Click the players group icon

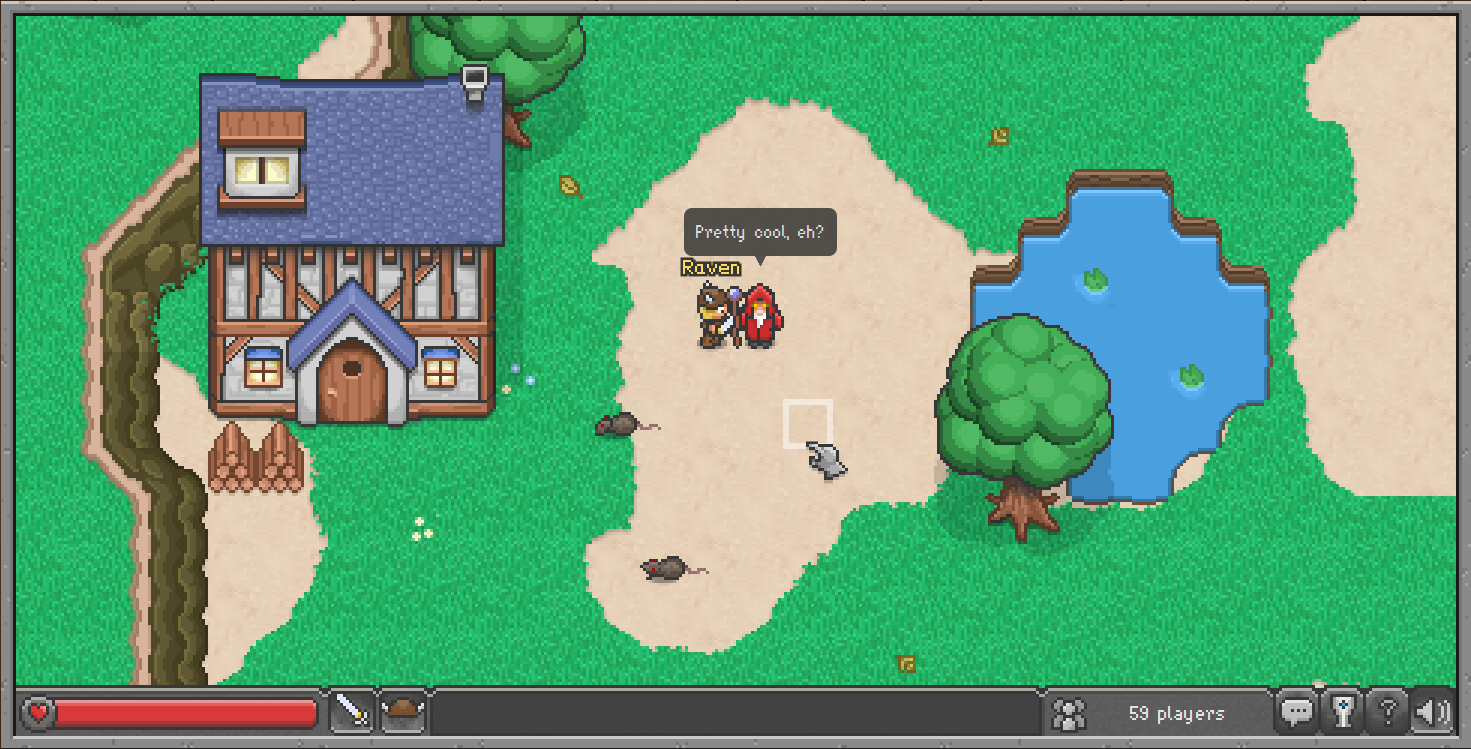1068,713
